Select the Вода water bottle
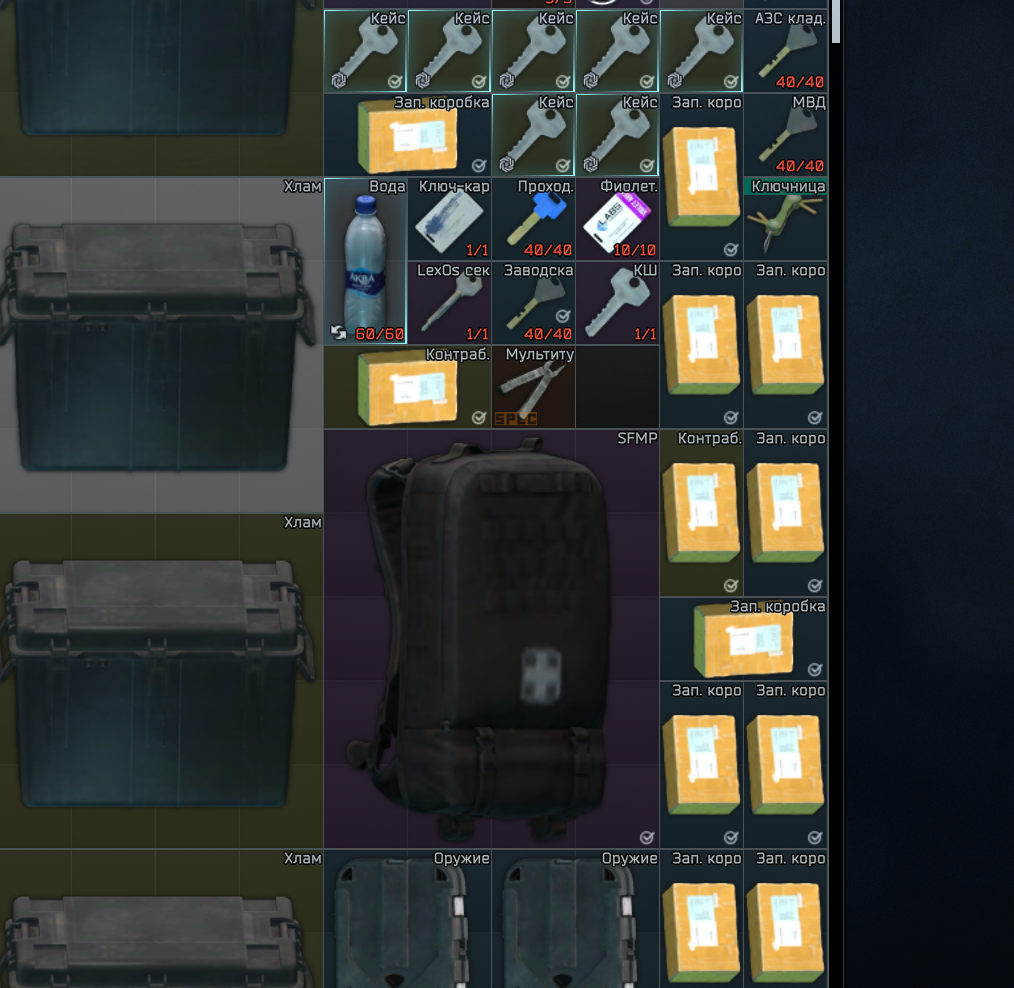The width and height of the screenshot is (1014, 988). (365, 262)
